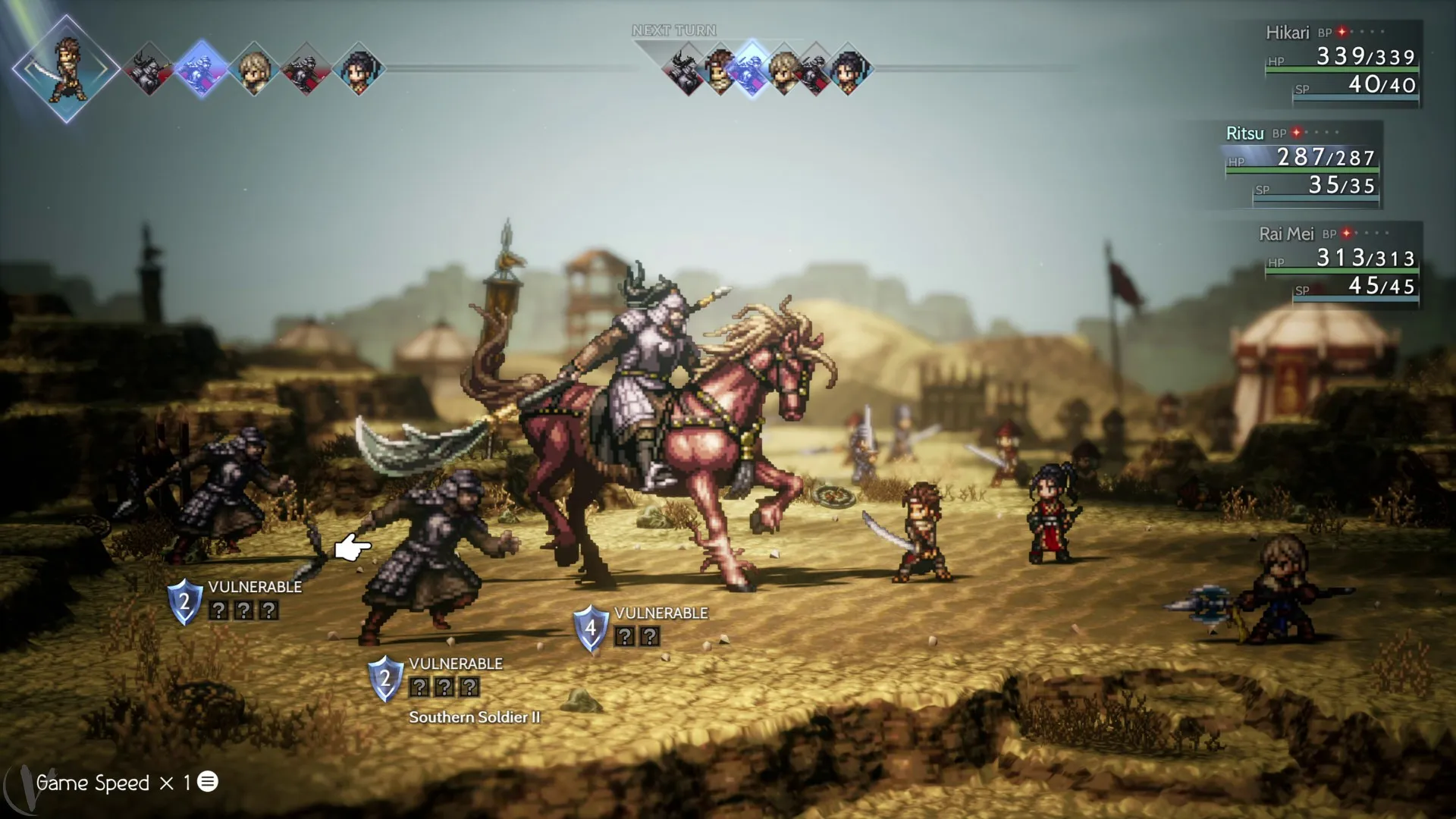Expand Hikari's status panel
Screen dimensions: 1456x819
click(1342, 61)
